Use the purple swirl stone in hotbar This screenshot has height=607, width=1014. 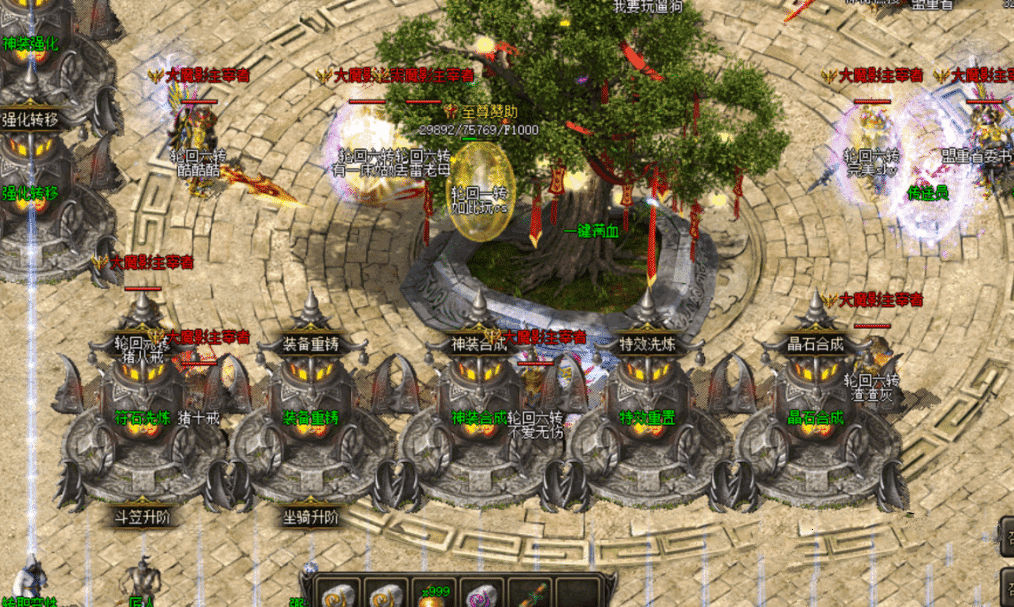click(x=483, y=596)
